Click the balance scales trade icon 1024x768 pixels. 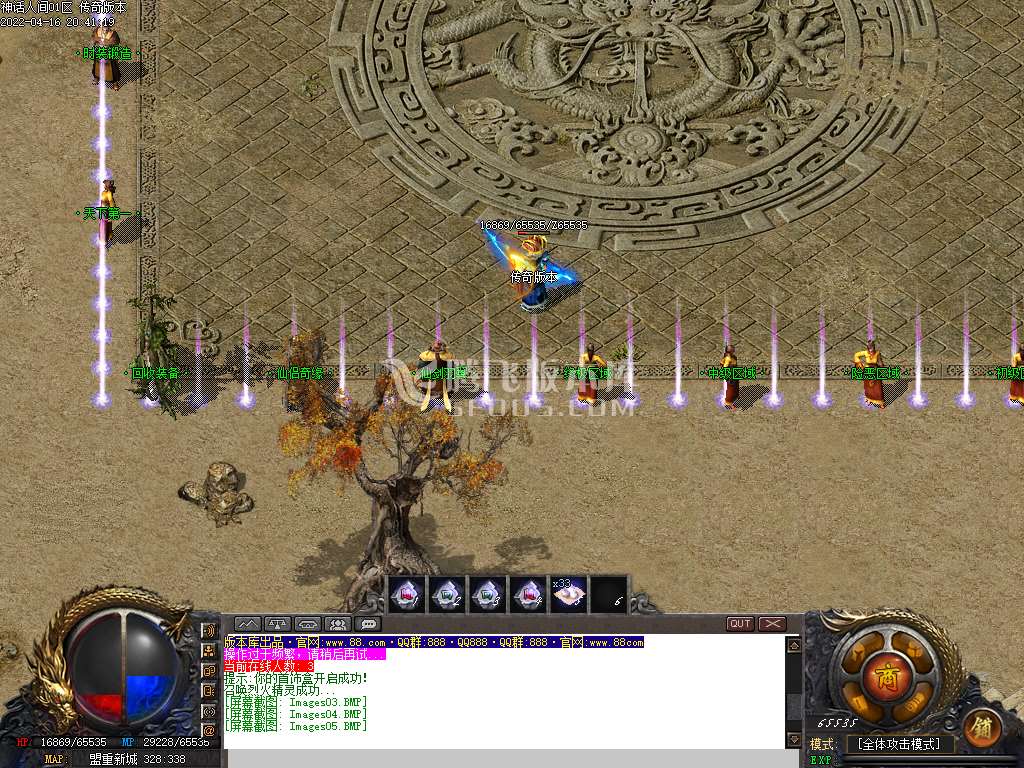click(278, 625)
